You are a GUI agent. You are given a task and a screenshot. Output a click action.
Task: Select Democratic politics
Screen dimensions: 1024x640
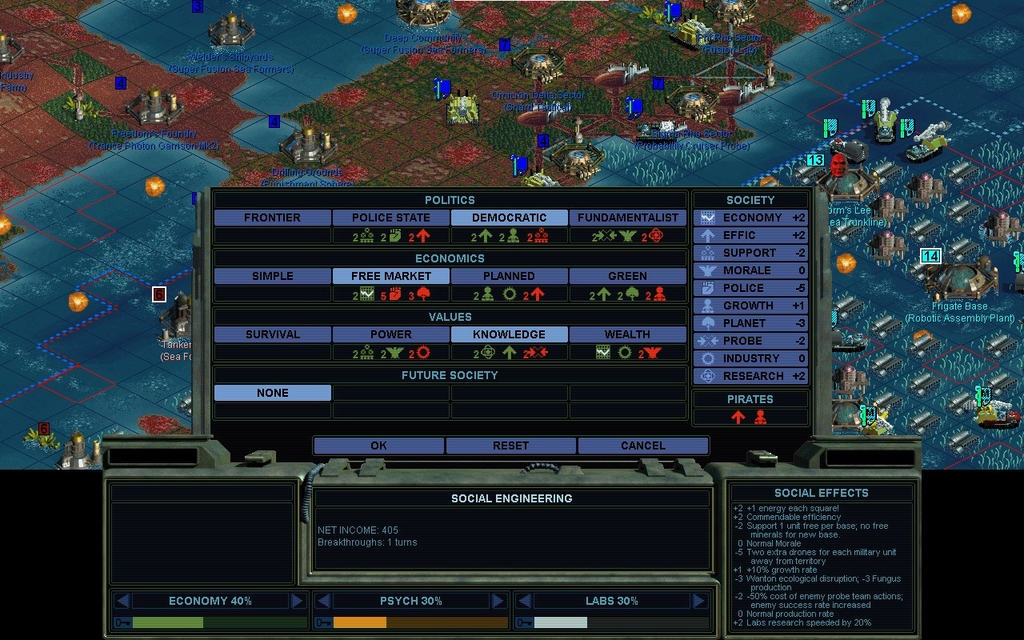tap(509, 218)
